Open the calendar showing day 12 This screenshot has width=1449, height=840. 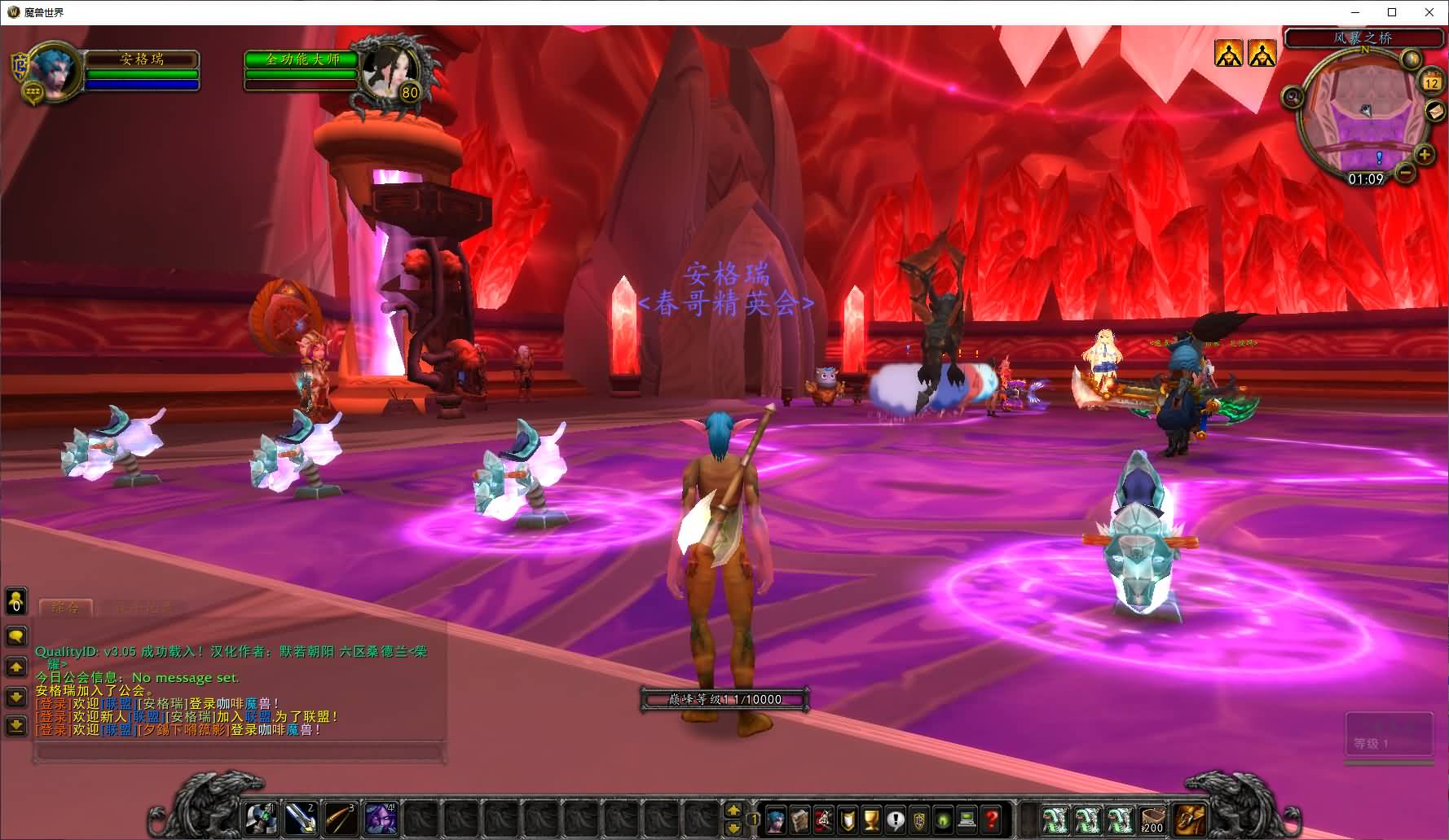pos(1432,82)
